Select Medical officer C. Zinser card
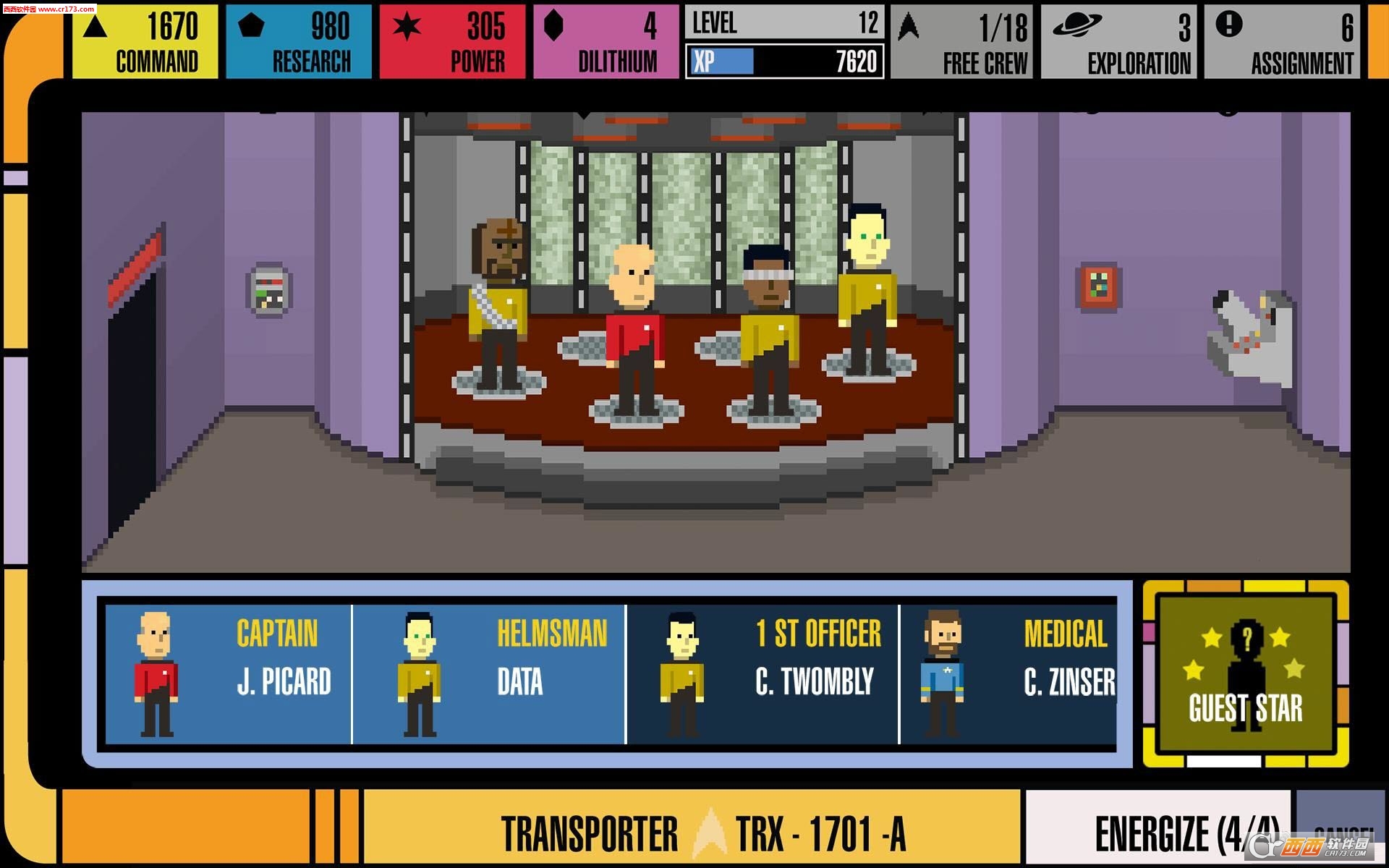 click(1008, 674)
